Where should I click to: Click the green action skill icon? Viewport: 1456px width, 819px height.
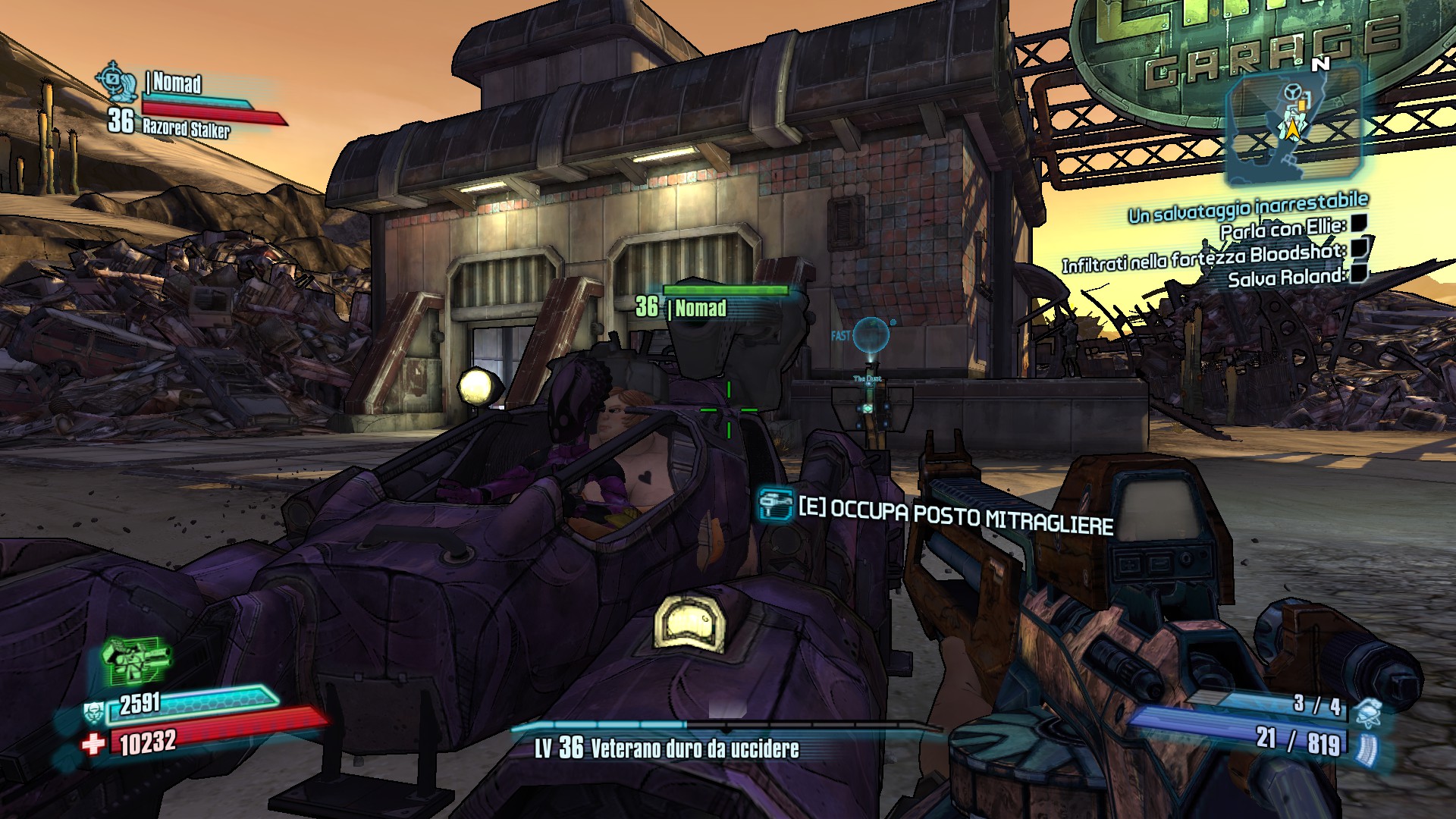136,661
